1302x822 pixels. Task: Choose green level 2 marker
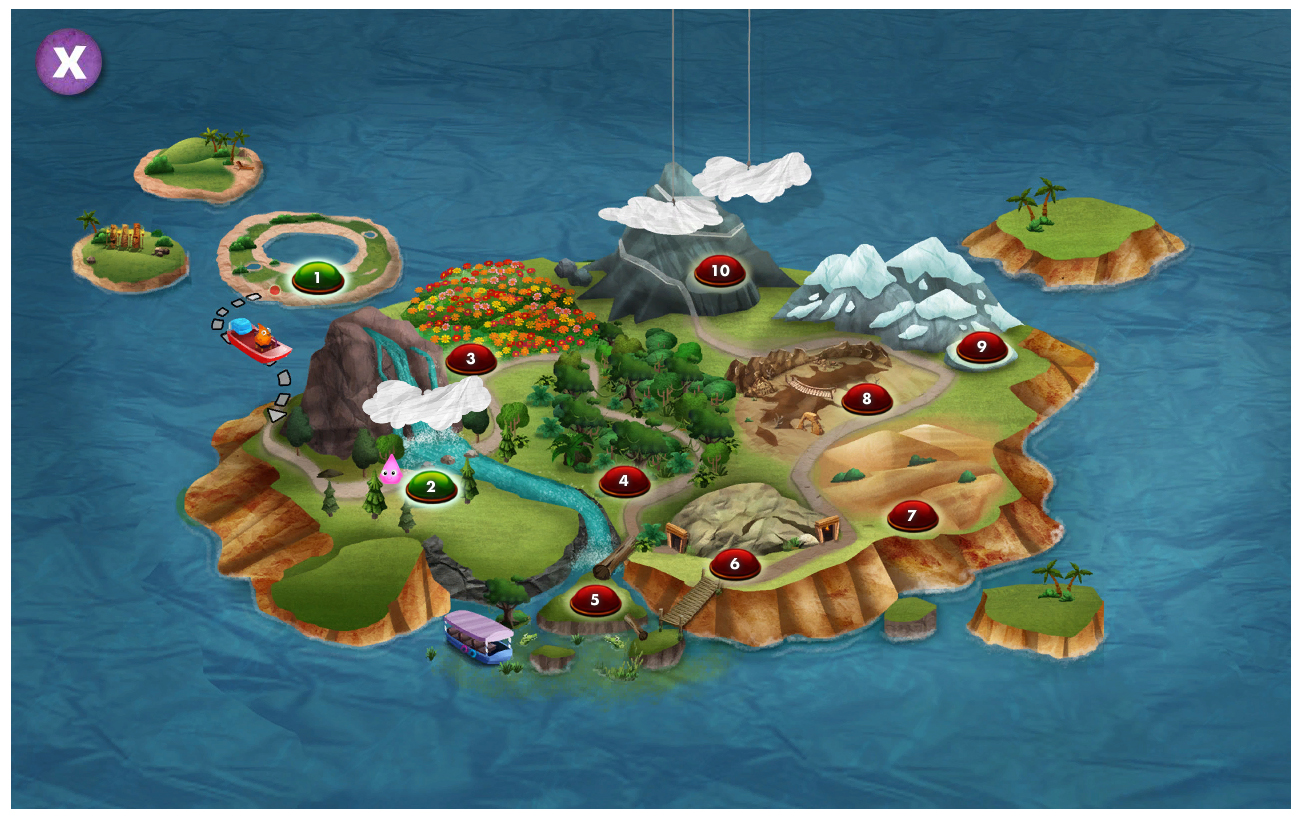(431, 487)
